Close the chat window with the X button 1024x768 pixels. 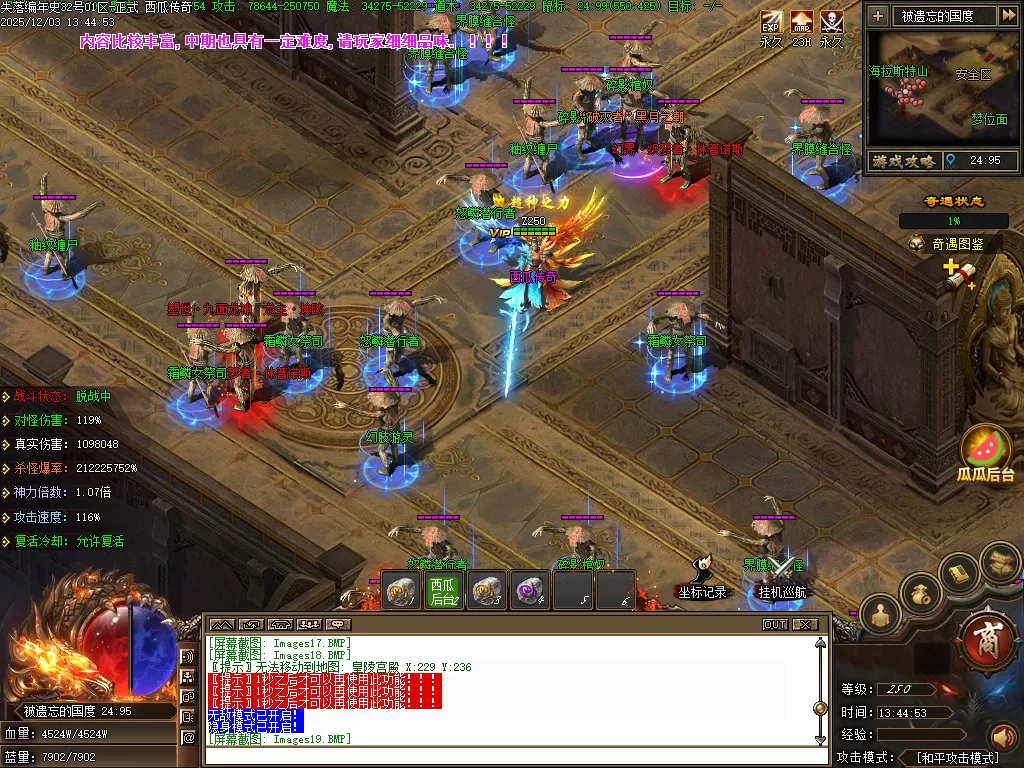click(x=805, y=624)
